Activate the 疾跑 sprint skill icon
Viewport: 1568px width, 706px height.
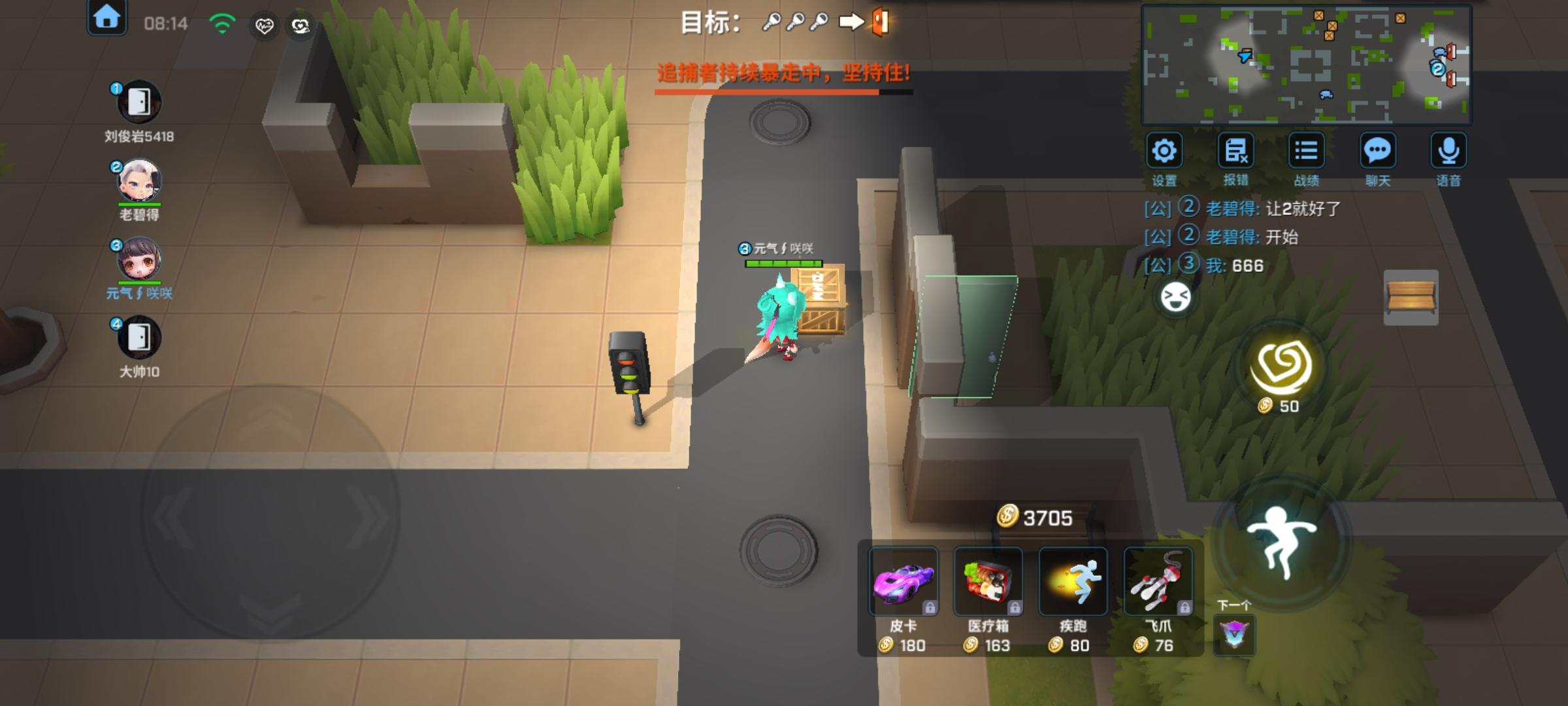pyautogui.click(x=1073, y=580)
